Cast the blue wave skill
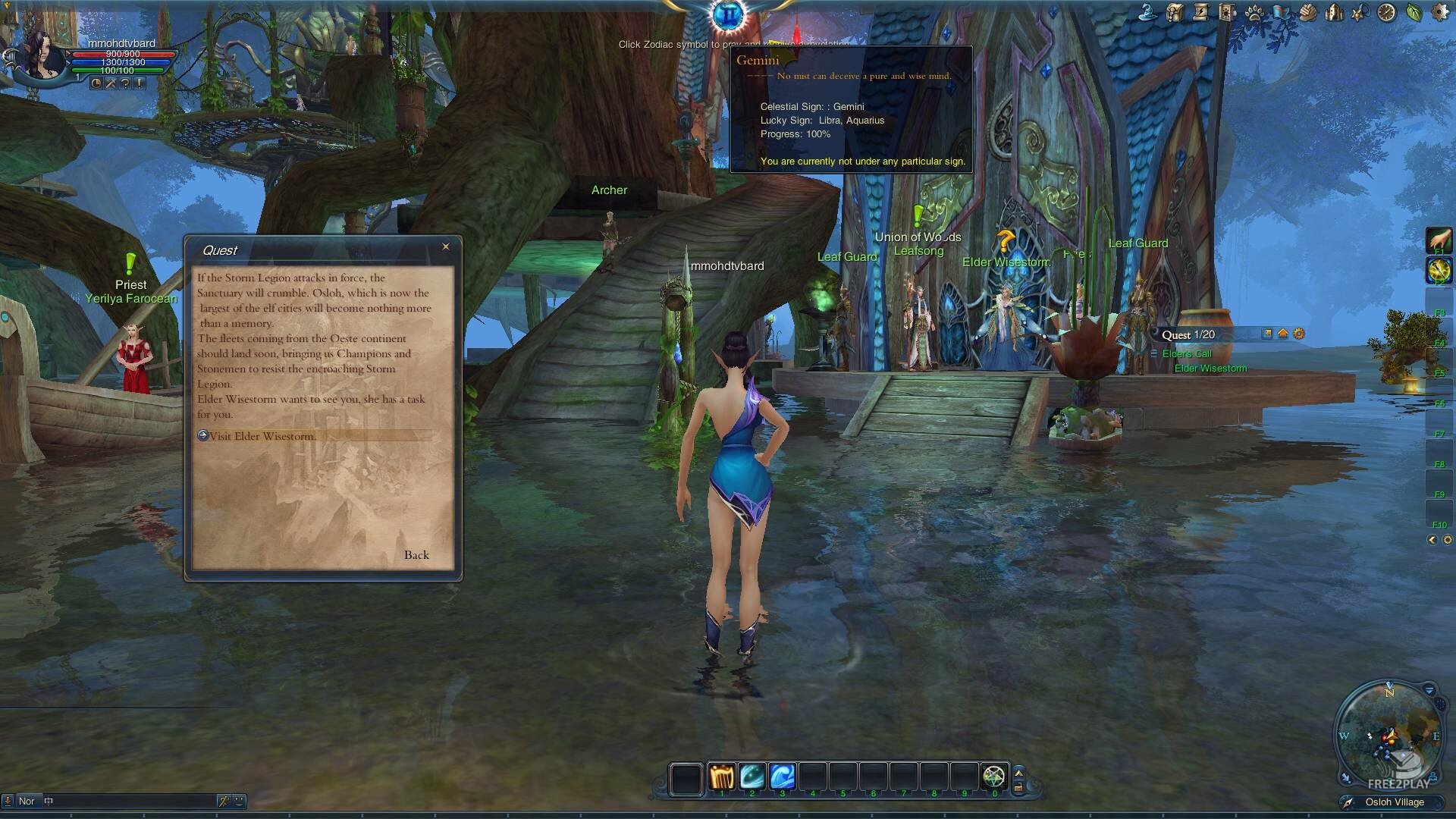 point(782,777)
